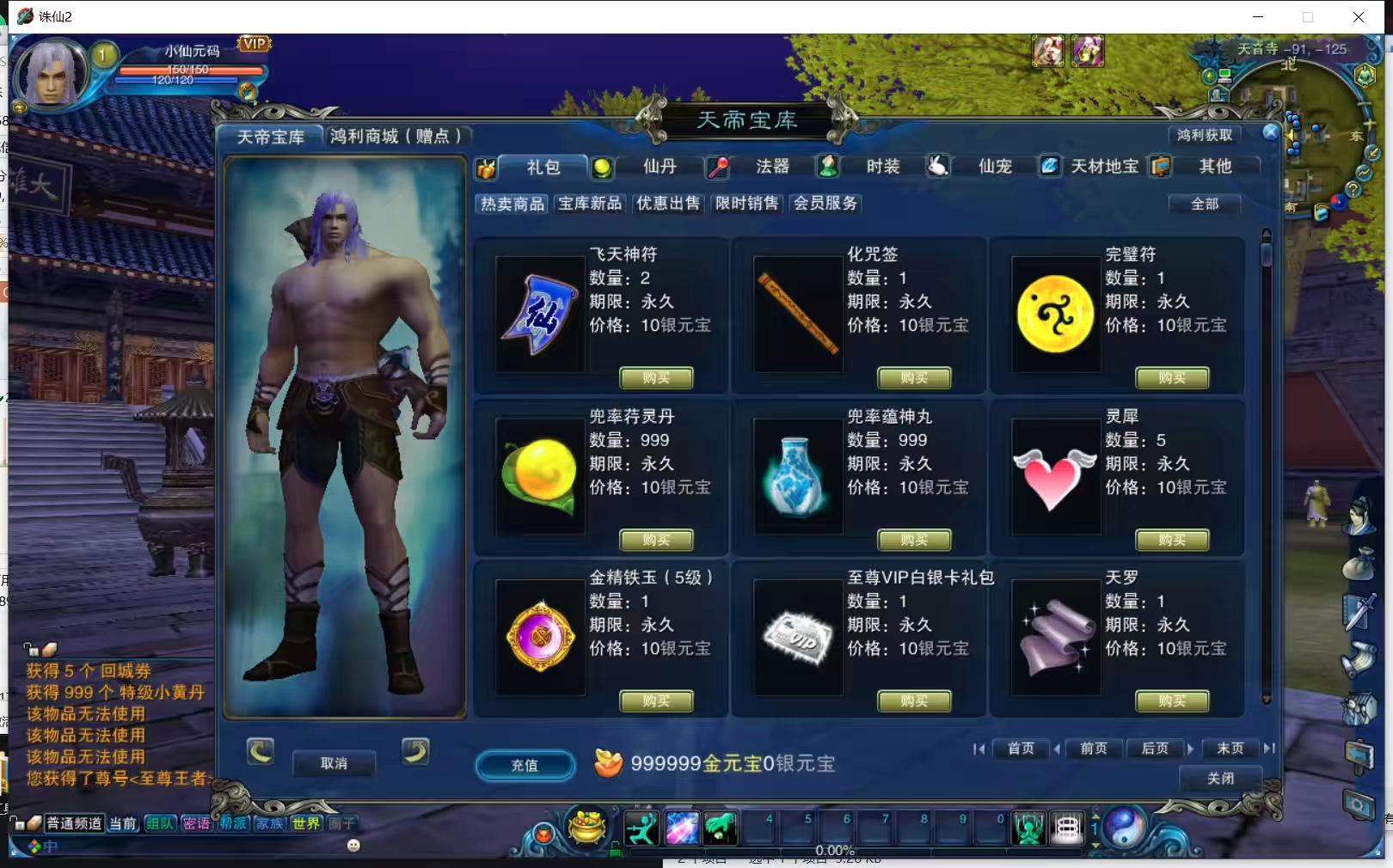Click 购买 to buy 飞天神符

coord(656,378)
